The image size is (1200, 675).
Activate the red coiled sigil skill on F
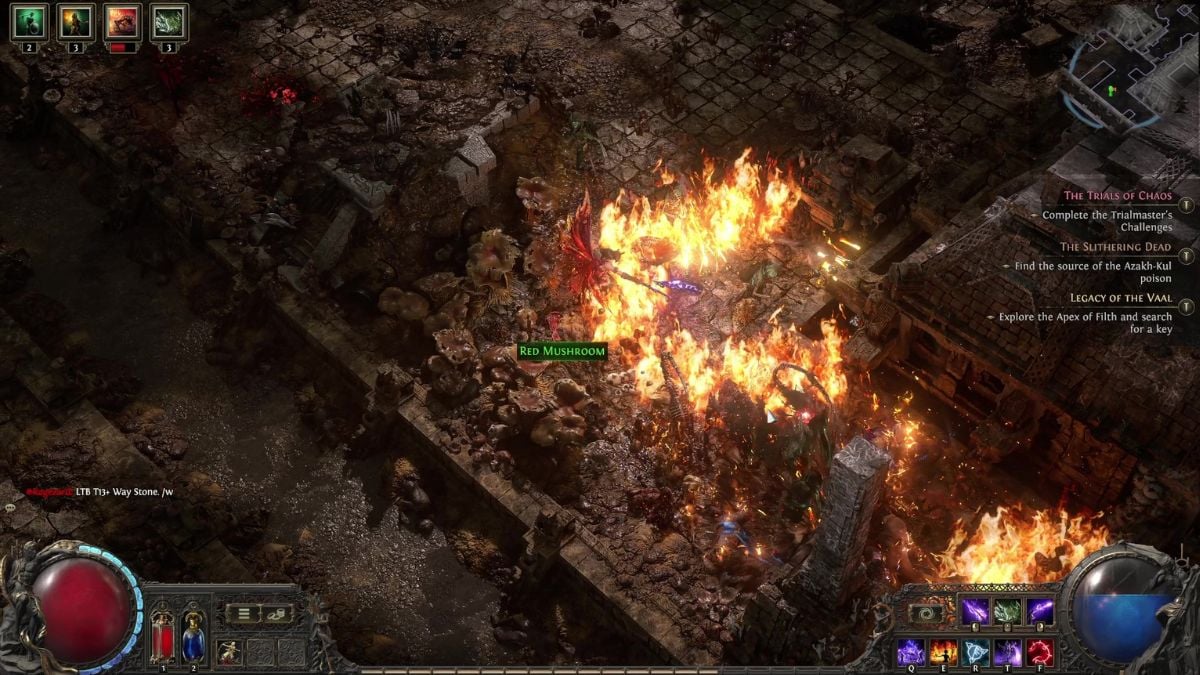click(1040, 652)
